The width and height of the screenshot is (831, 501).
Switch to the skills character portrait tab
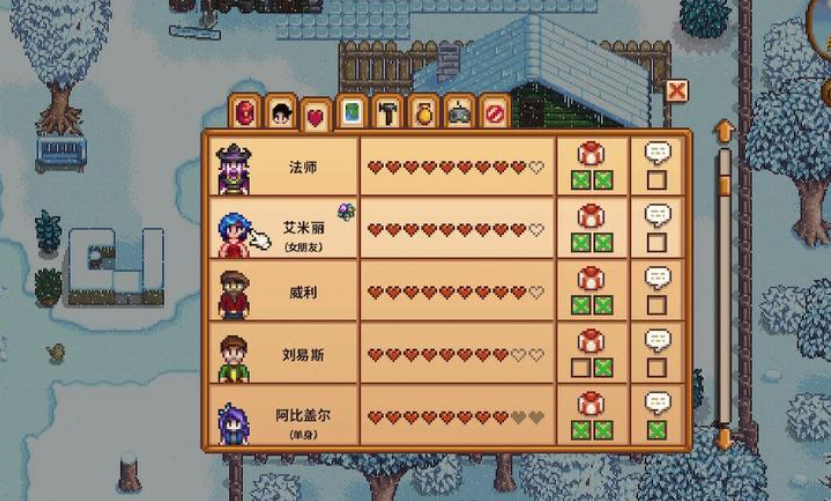pos(281,113)
